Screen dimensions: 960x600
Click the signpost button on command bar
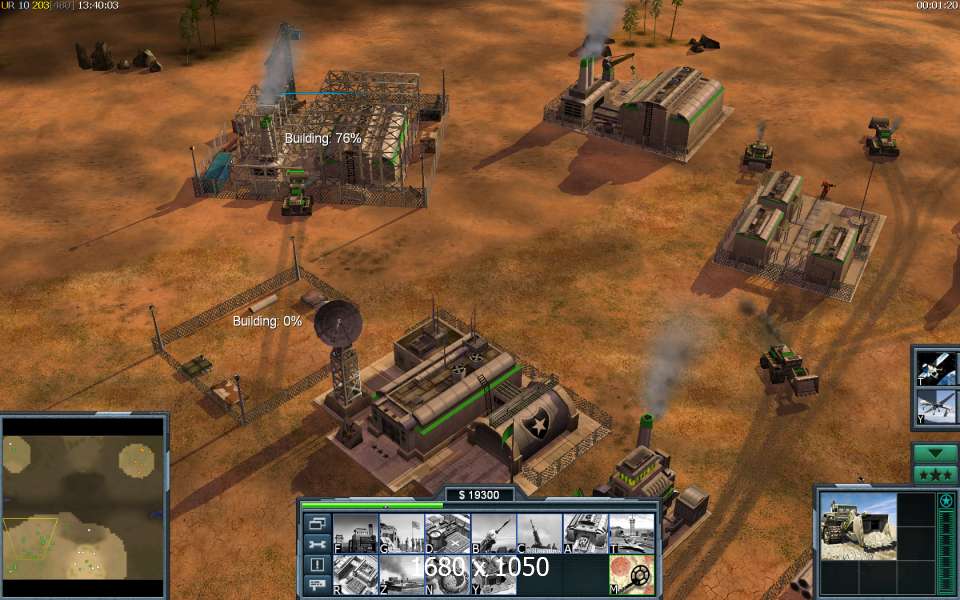click(x=316, y=584)
